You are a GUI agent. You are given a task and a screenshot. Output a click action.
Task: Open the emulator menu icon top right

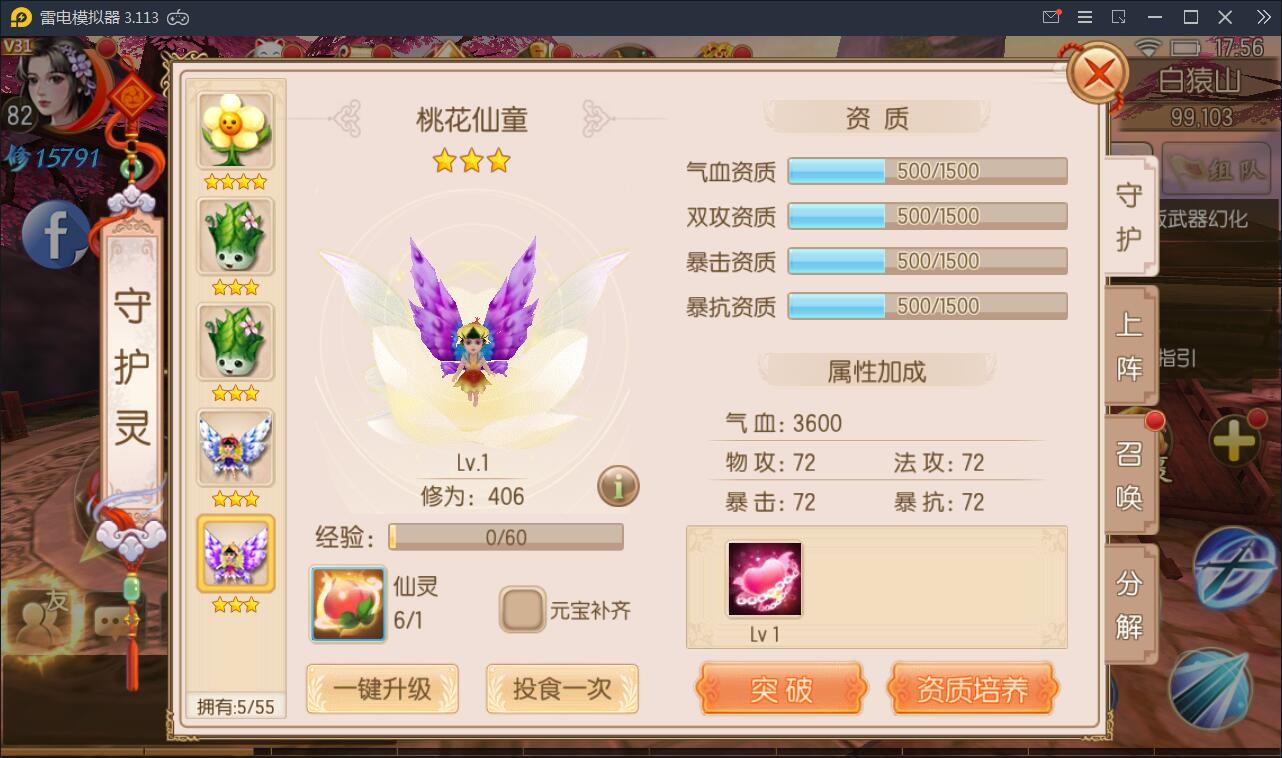(x=1085, y=16)
